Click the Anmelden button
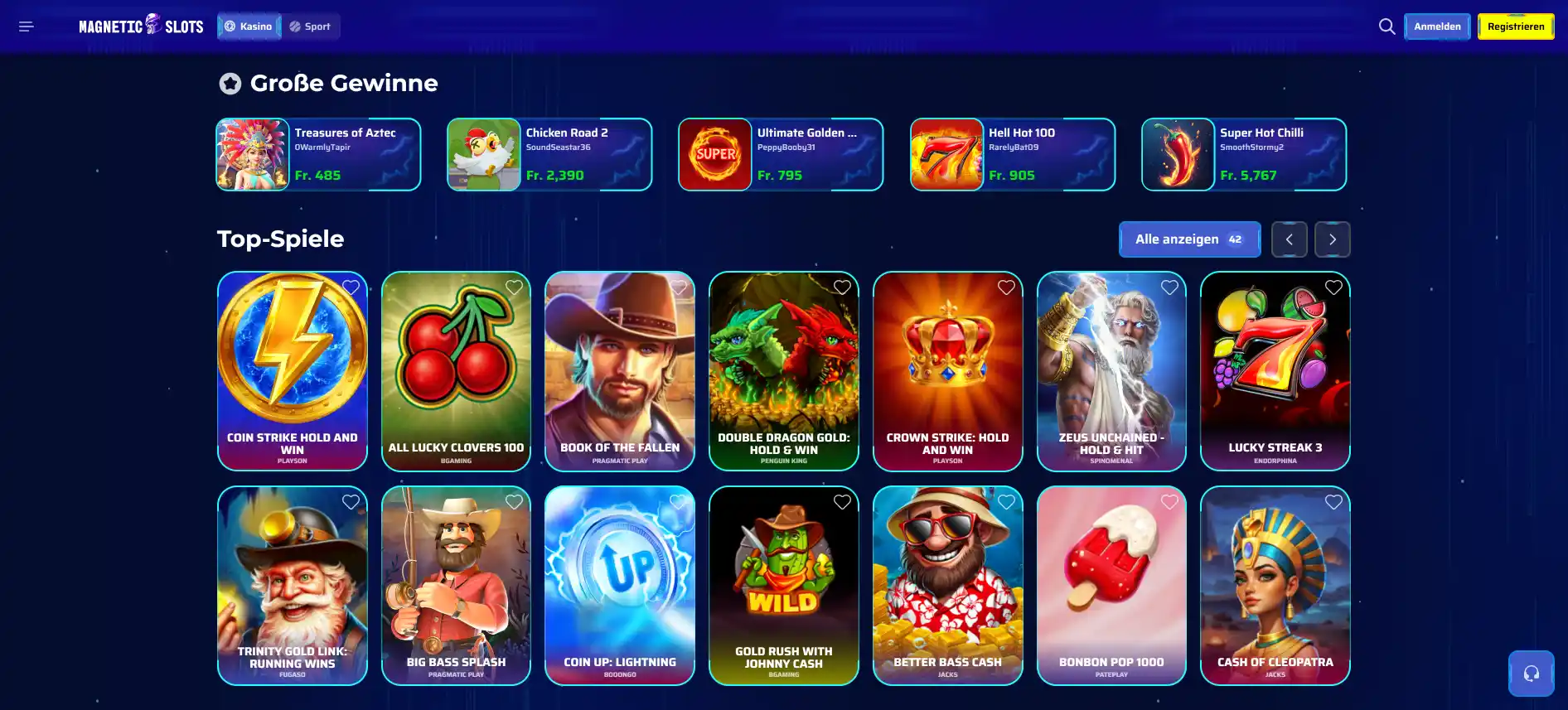1568x710 pixels. point(1437,26)
